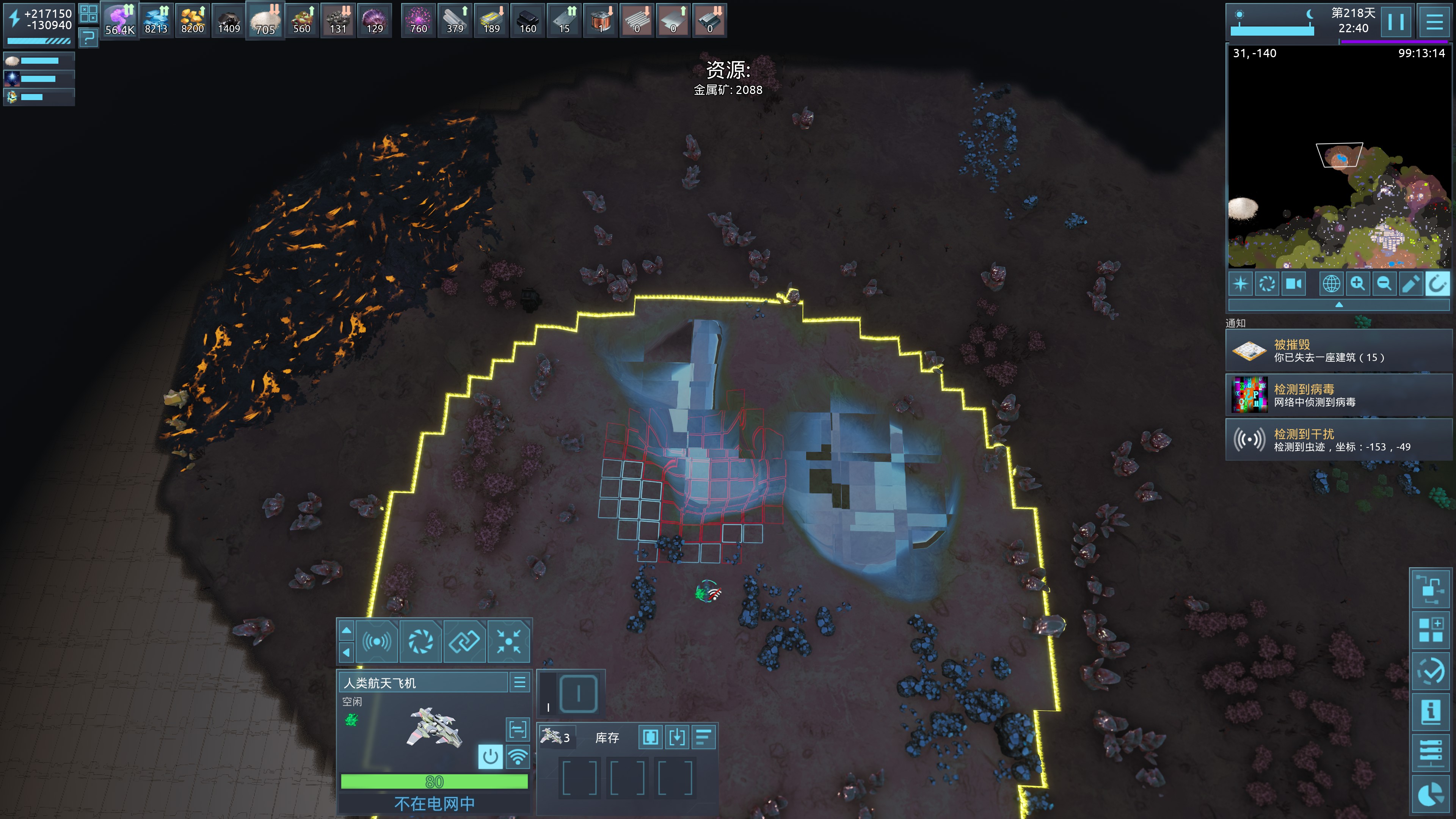The height and width of the screenshot is (819, 1456).
Task: Zoom out the minimap with the minus magnifier
Action: [x=1384, y=283]
